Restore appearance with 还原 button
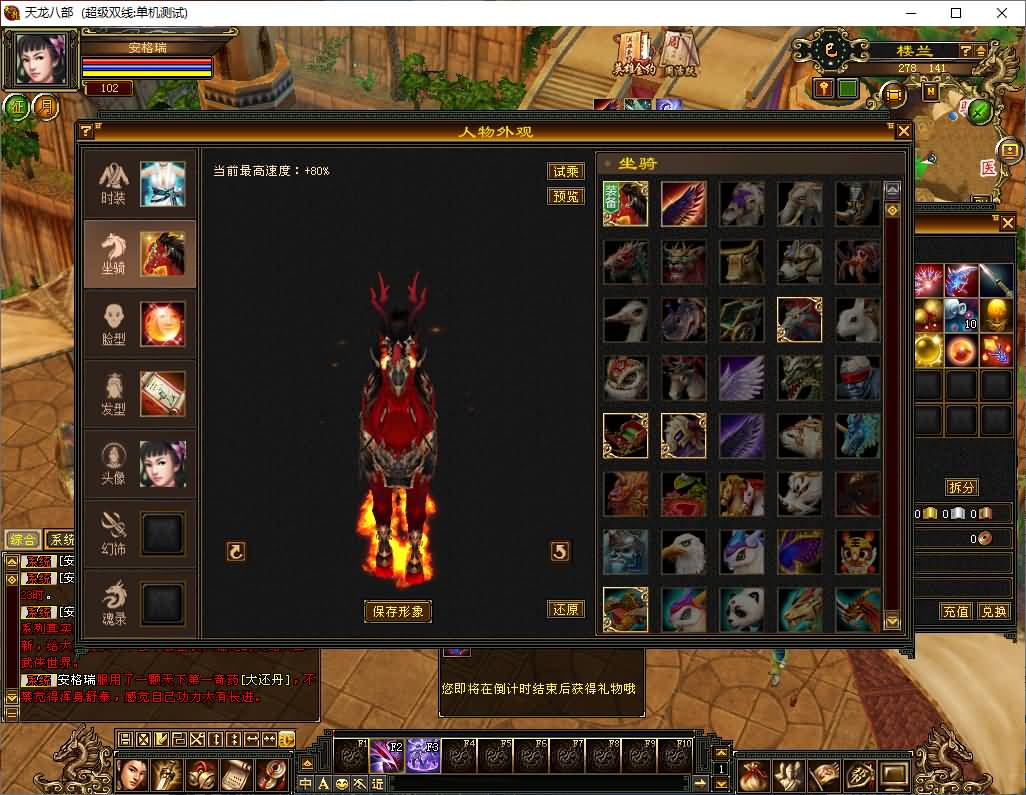Viewport: 1026px width, 795px height. pyautogui.click(x=566, y=609)
